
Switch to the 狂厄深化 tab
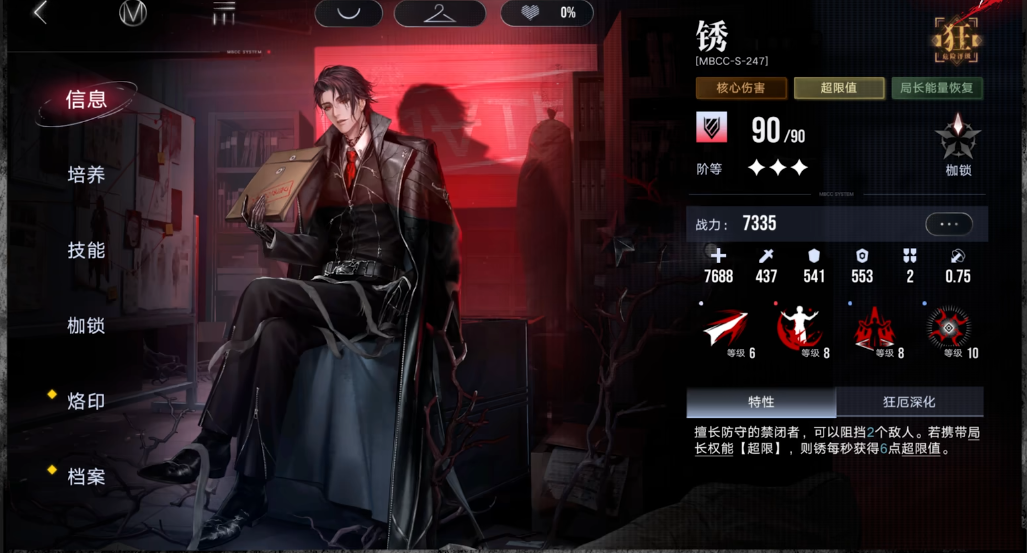click(x=908, y=402)
